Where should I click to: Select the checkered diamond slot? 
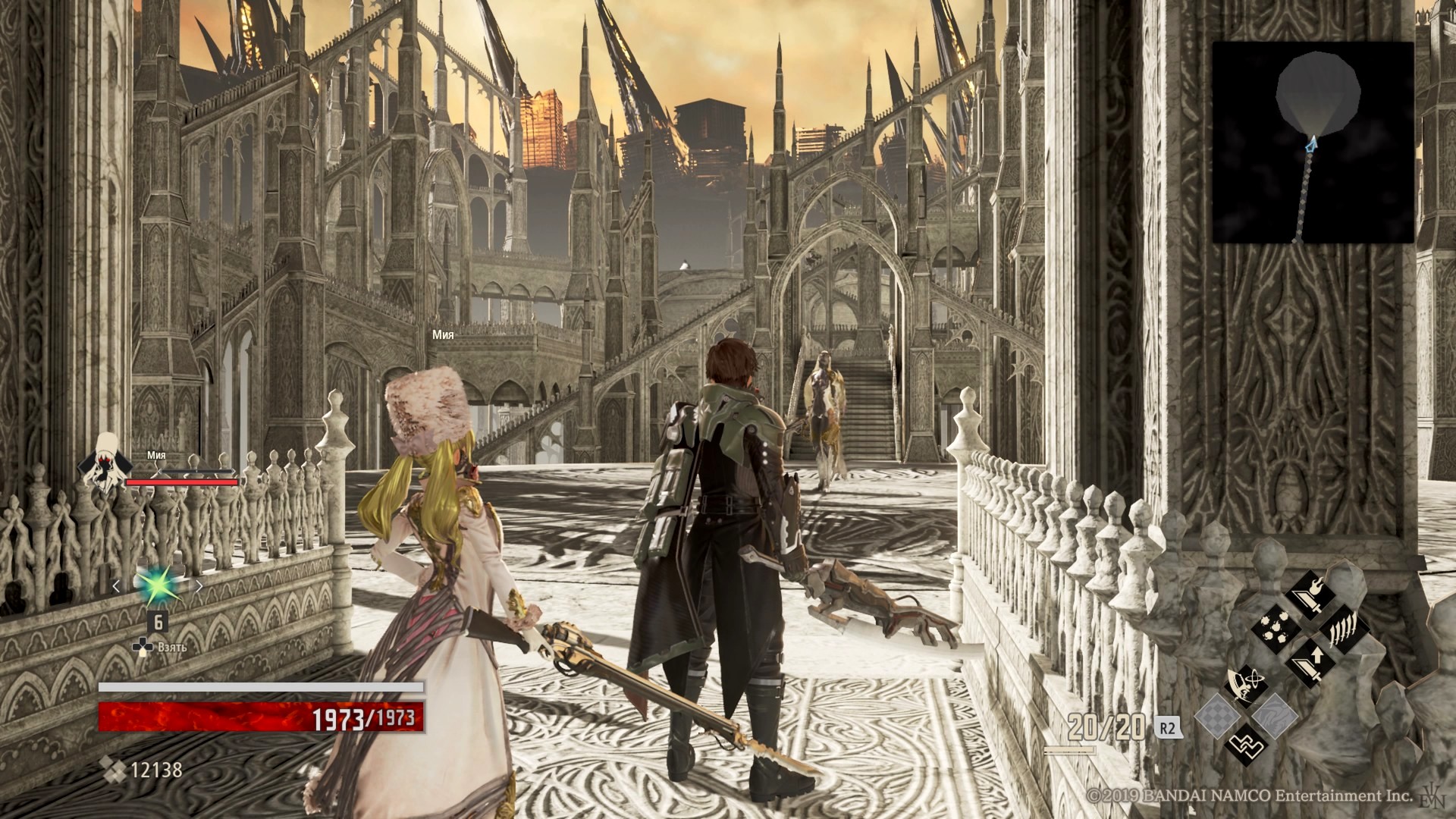coord(1218,715)
